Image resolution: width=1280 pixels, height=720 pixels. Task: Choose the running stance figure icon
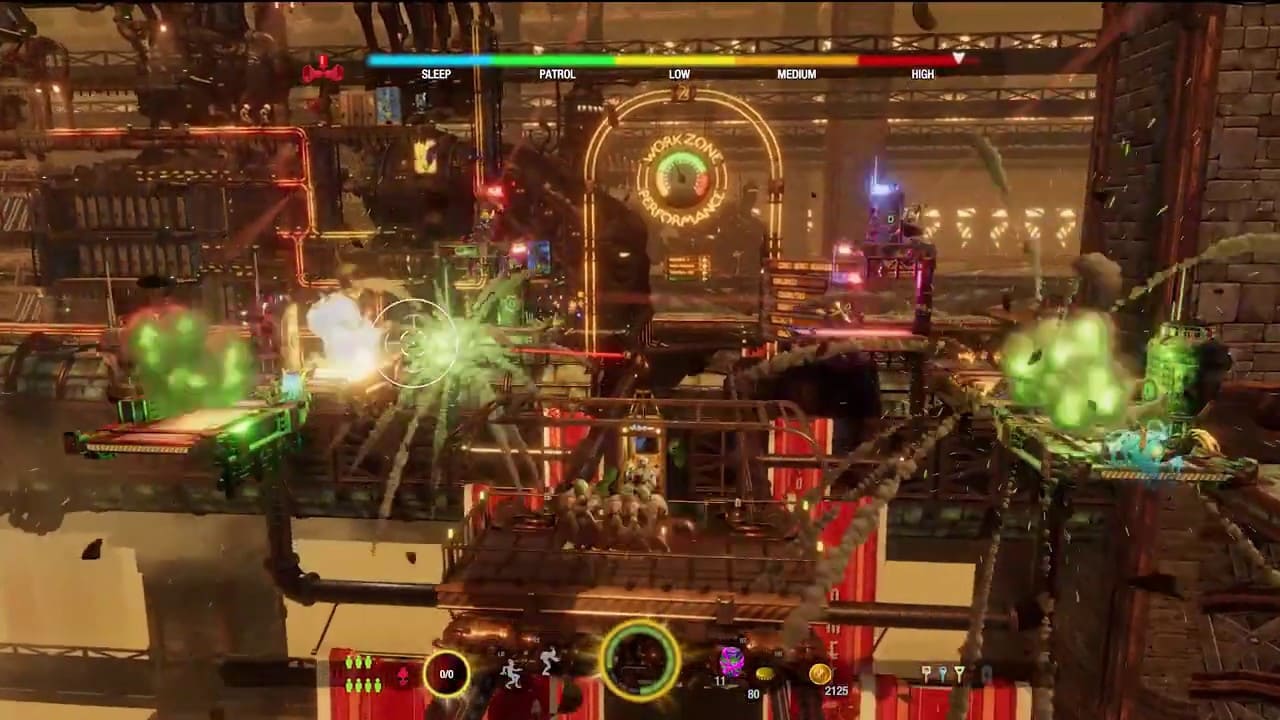(549, 660)
